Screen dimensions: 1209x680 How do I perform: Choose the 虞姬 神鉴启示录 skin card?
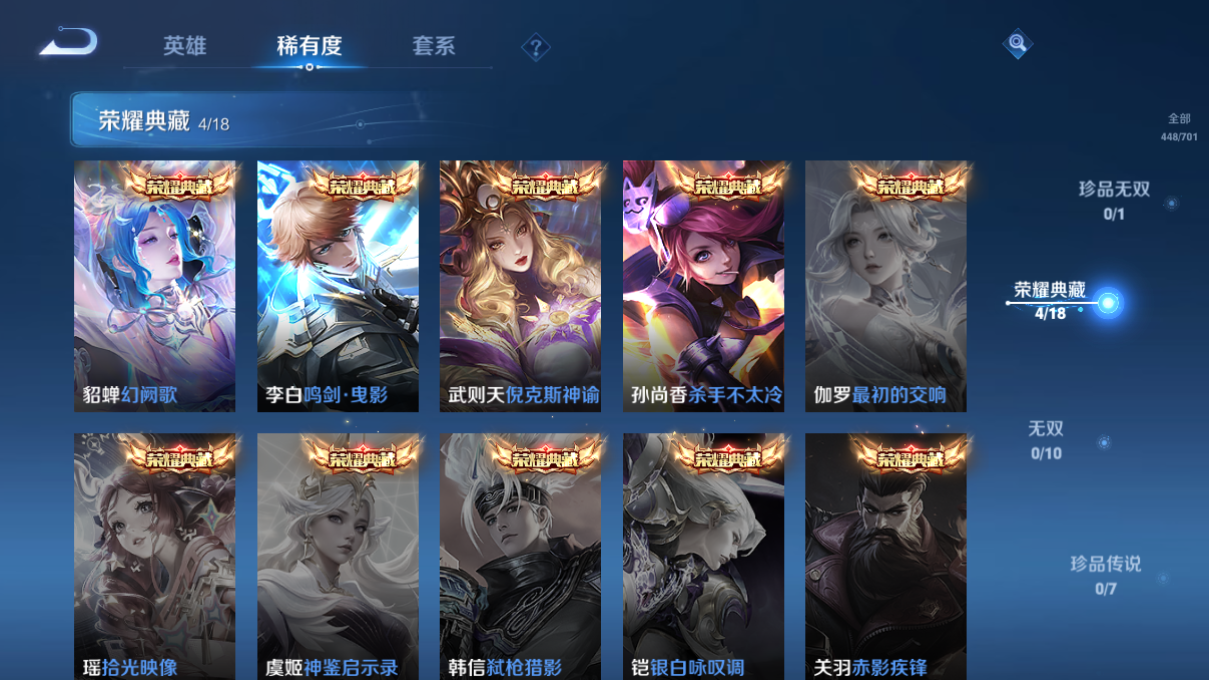click(x=338, y=556)
